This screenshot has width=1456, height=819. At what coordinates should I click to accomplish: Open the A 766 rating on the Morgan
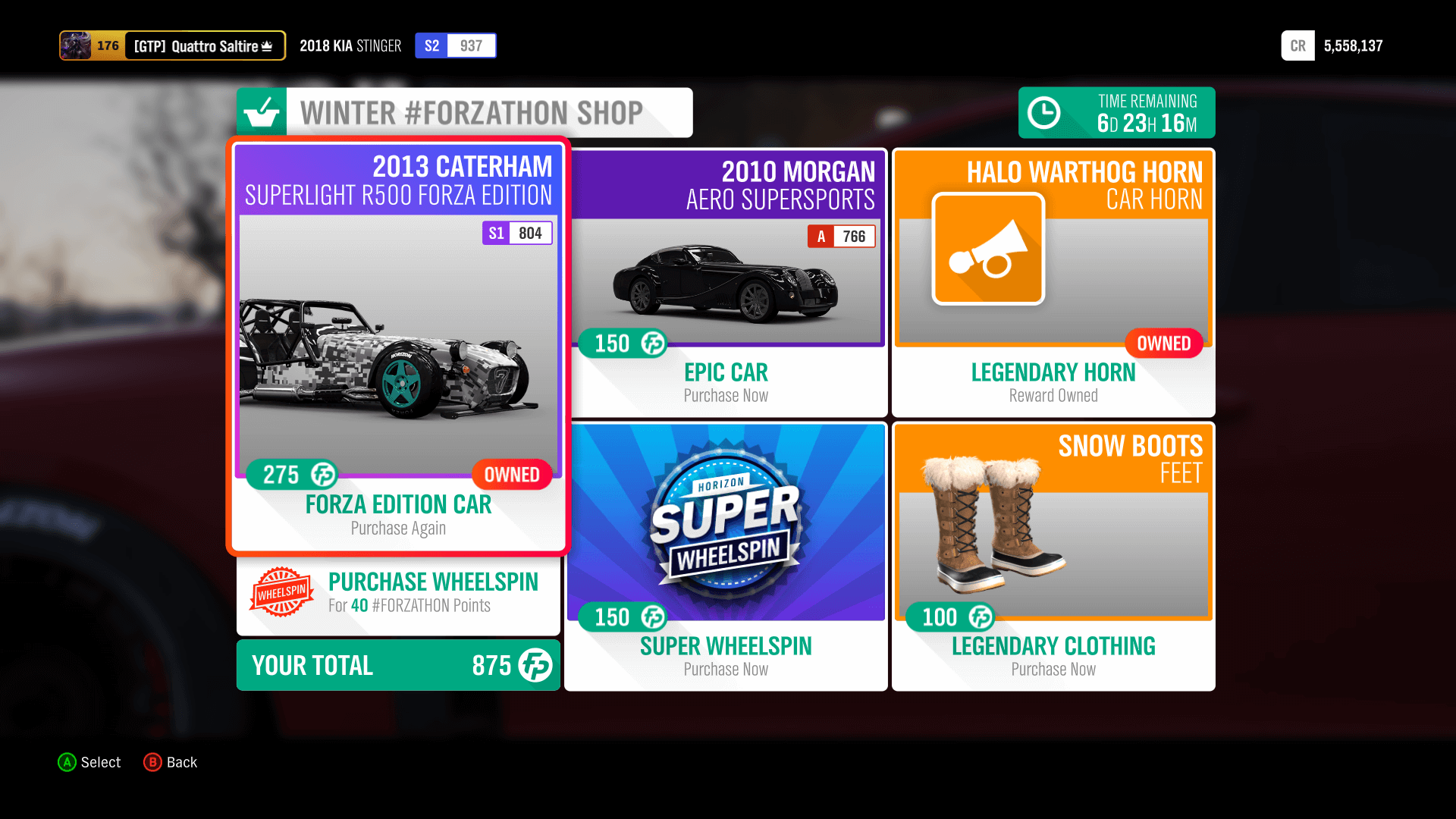tap(842, 237)
